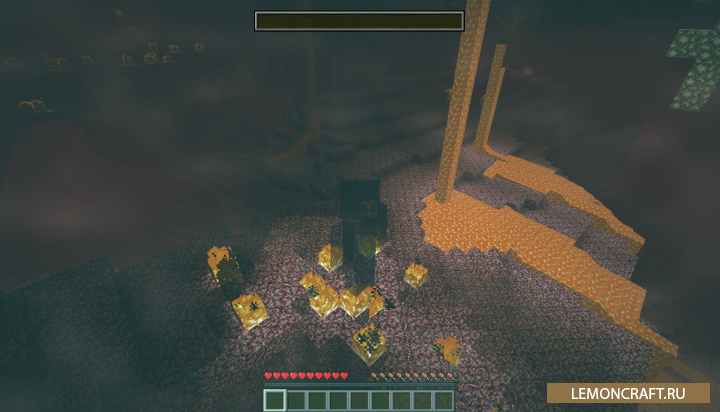Select the highlighted first hotbar slot

[275, 400]
